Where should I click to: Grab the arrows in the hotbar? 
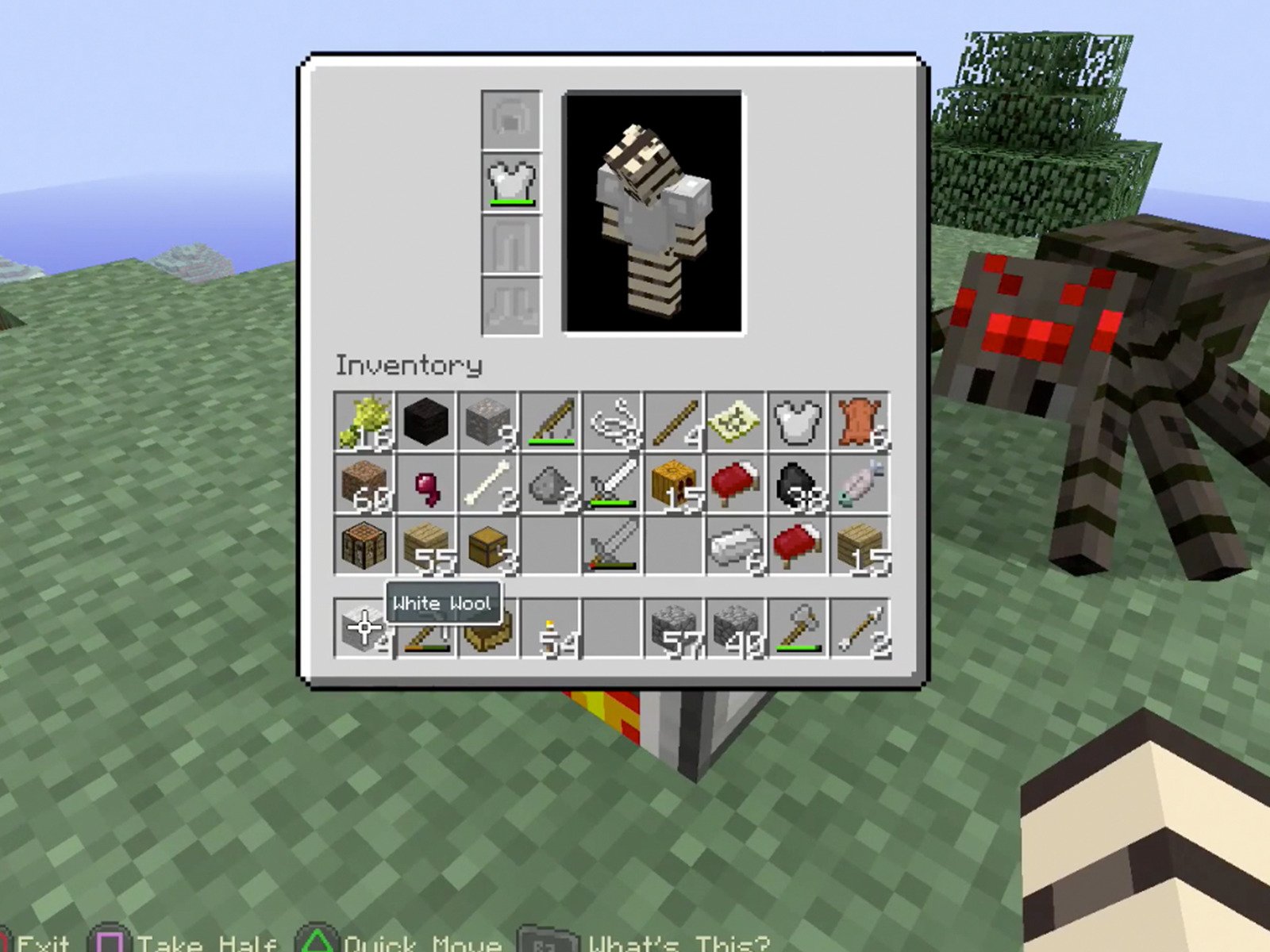(857, 627)
